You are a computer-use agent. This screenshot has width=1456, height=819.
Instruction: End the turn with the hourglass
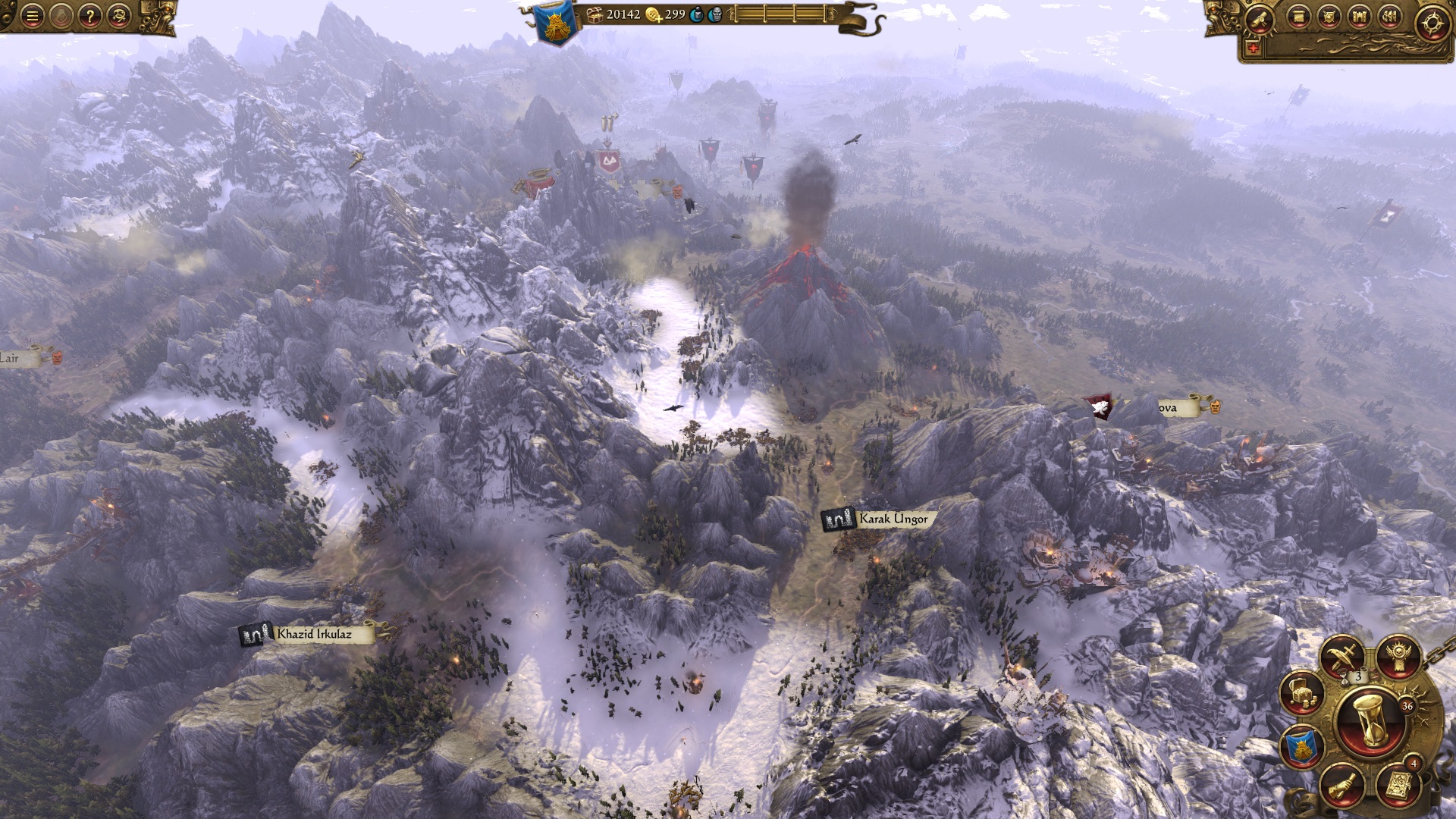coord(1370,723)
